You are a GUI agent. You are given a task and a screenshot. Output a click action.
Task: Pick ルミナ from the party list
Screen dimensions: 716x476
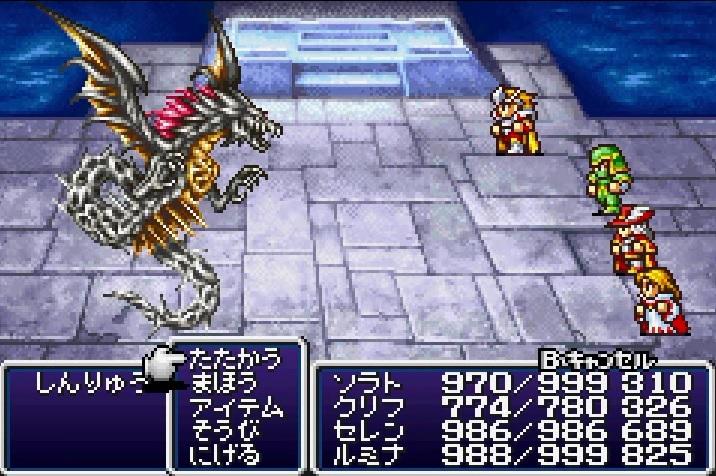364,455
